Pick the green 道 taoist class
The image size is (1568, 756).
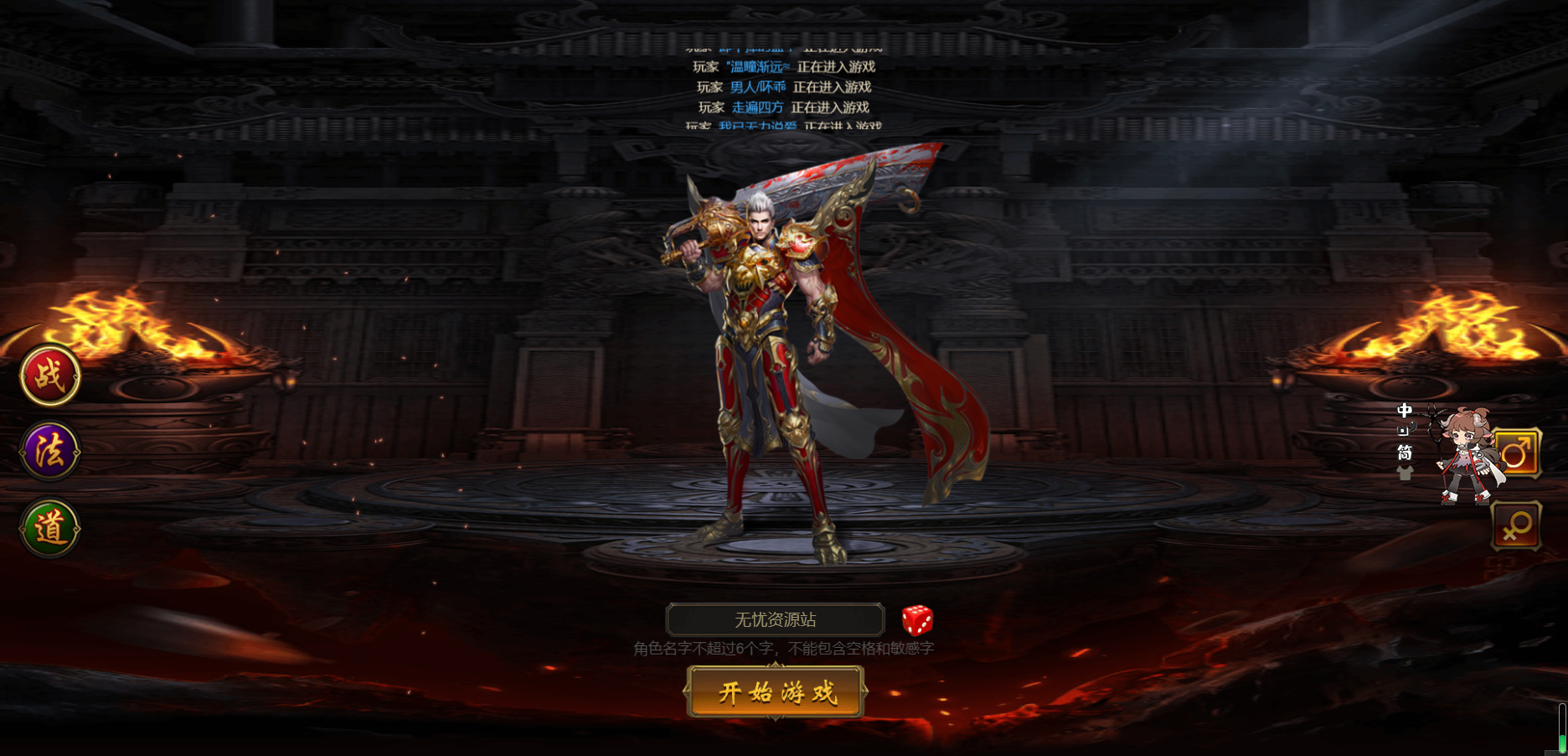[x=50, y=527]
